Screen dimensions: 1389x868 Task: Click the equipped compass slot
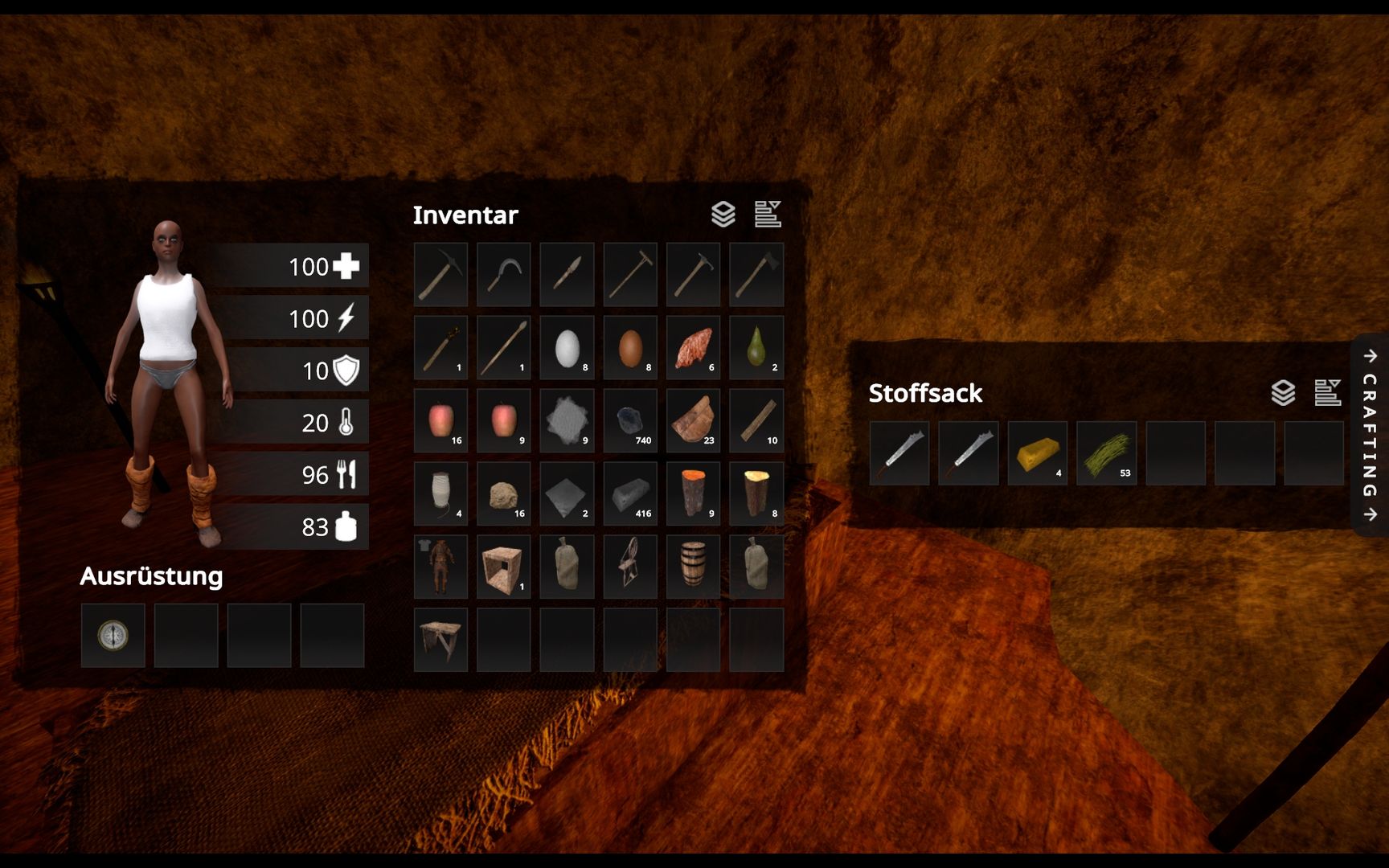[113, 635]
